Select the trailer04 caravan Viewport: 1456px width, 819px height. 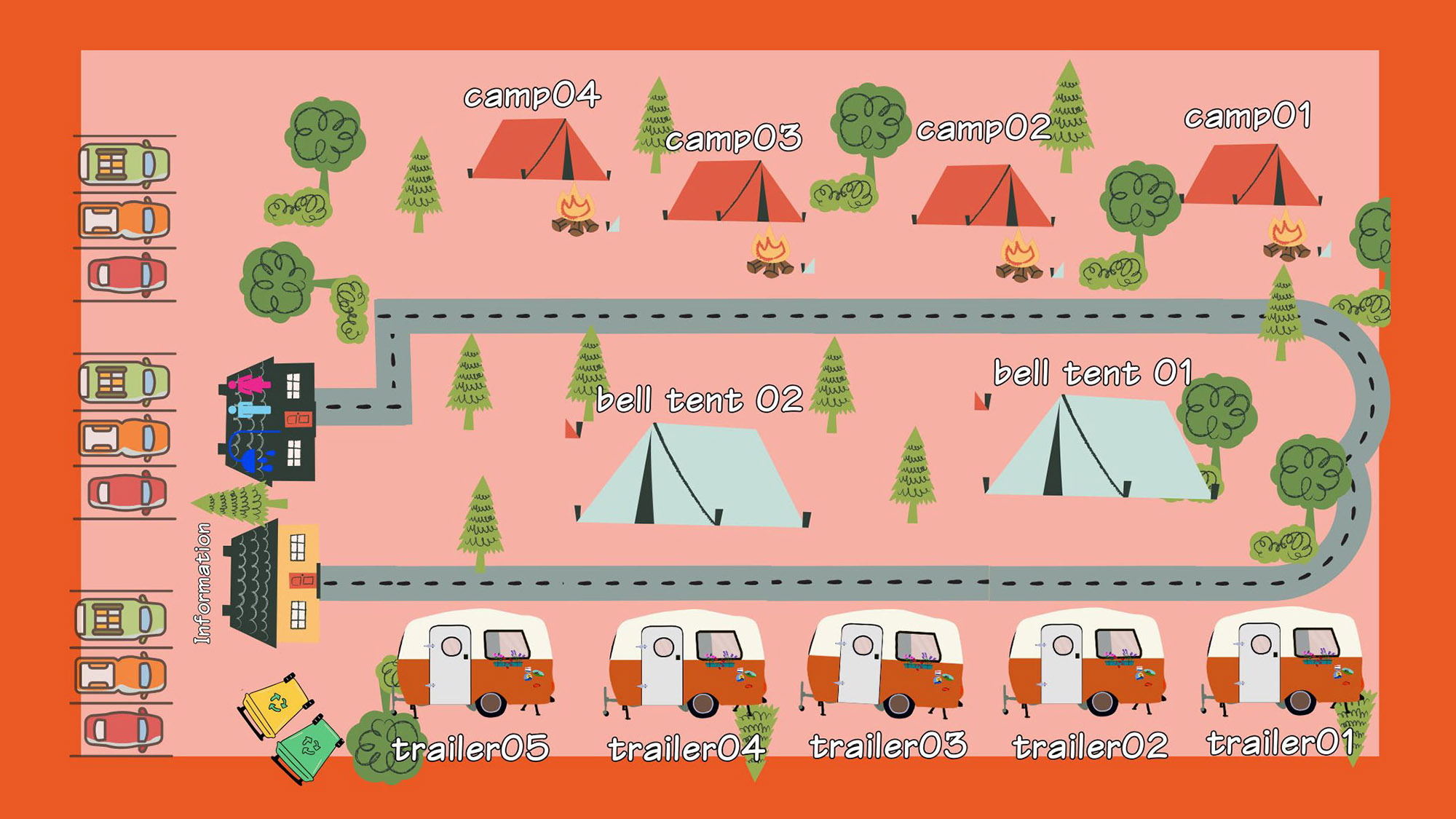(x=686, y=664)
